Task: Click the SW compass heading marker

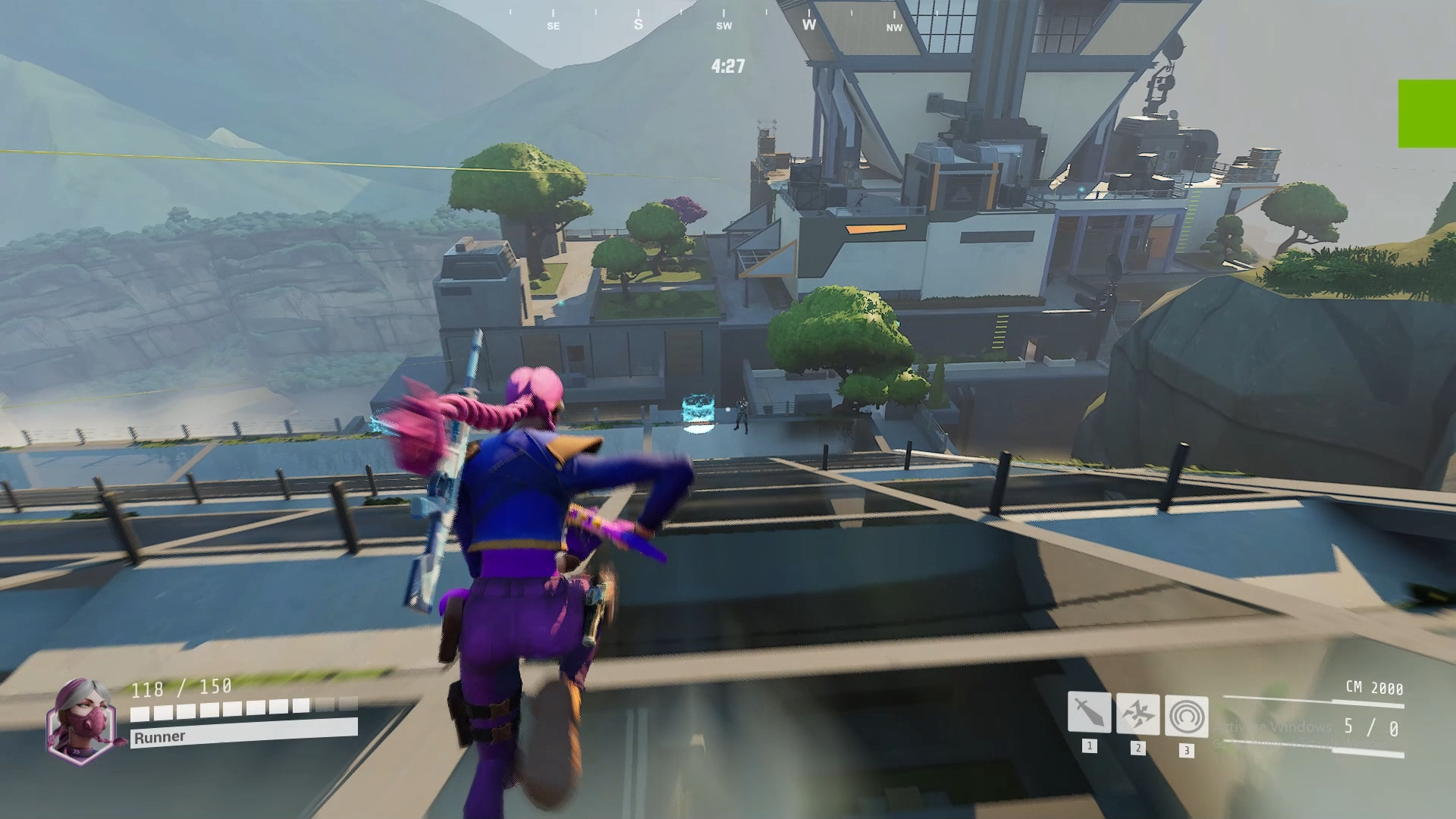Action: coord(723,25)
